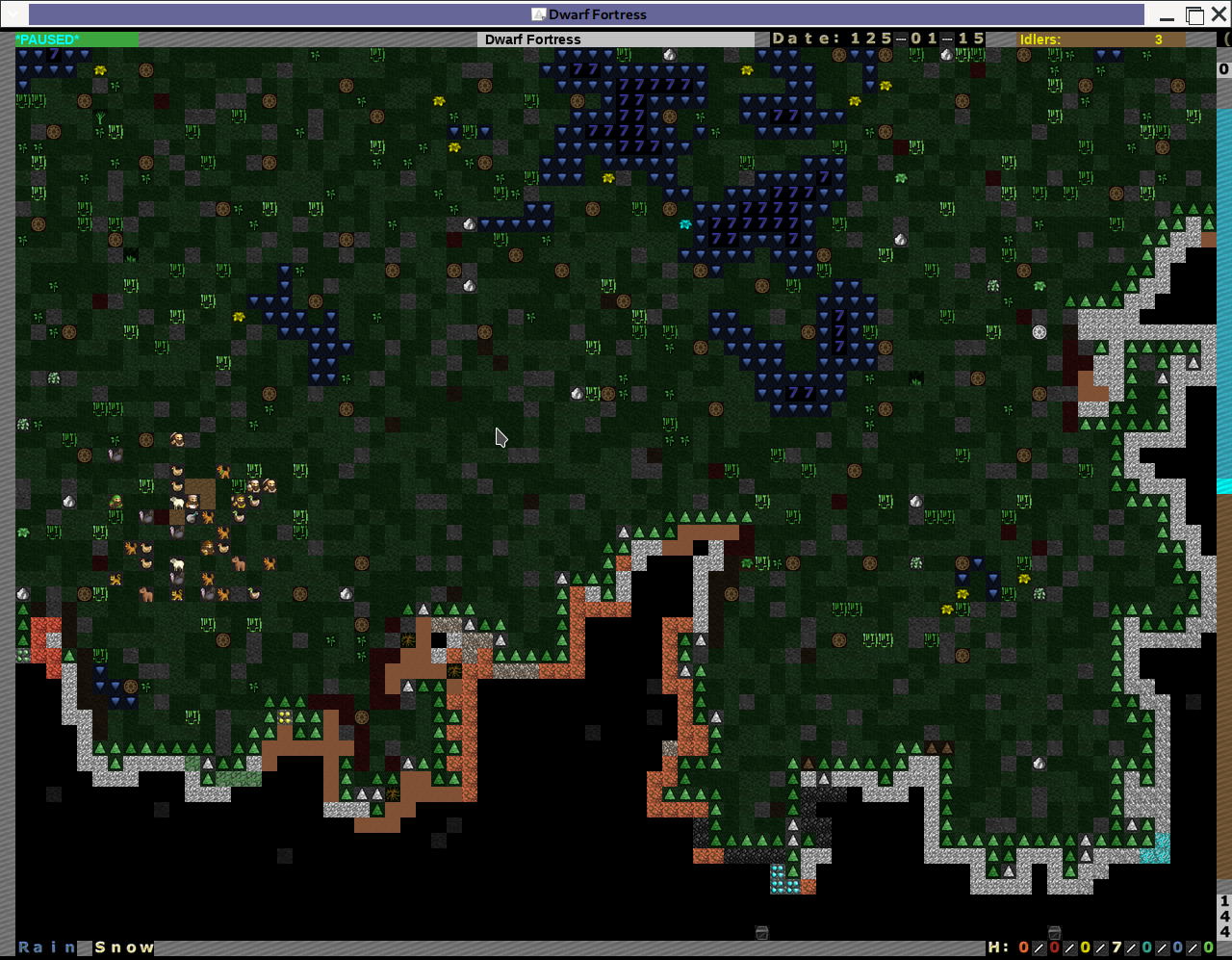Screen dimensions: 1232x960
Task: Maximize the Dwarf Fortress window
Action: point(1194,15)
